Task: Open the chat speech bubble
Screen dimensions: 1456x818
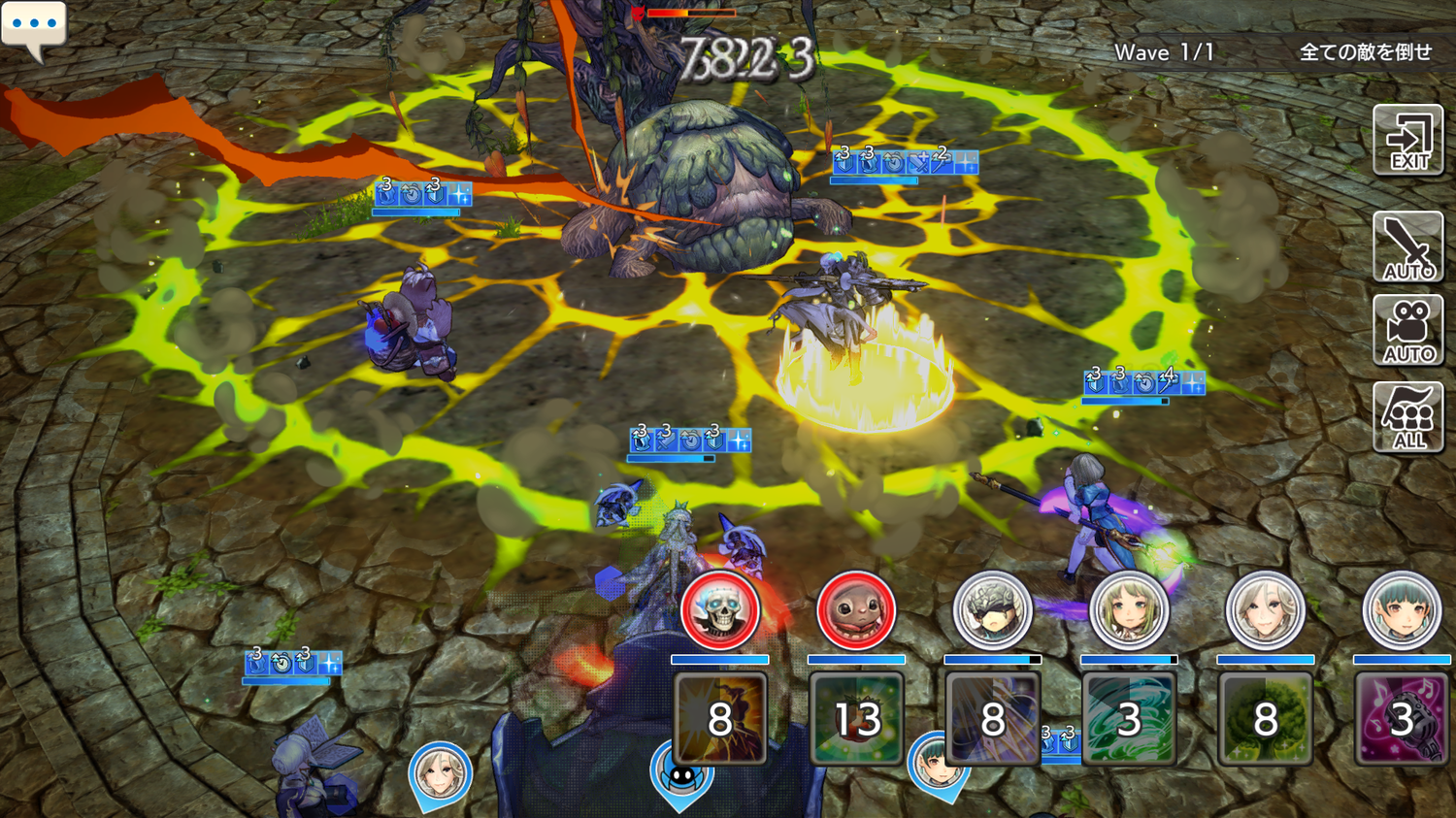Action: 34,27
